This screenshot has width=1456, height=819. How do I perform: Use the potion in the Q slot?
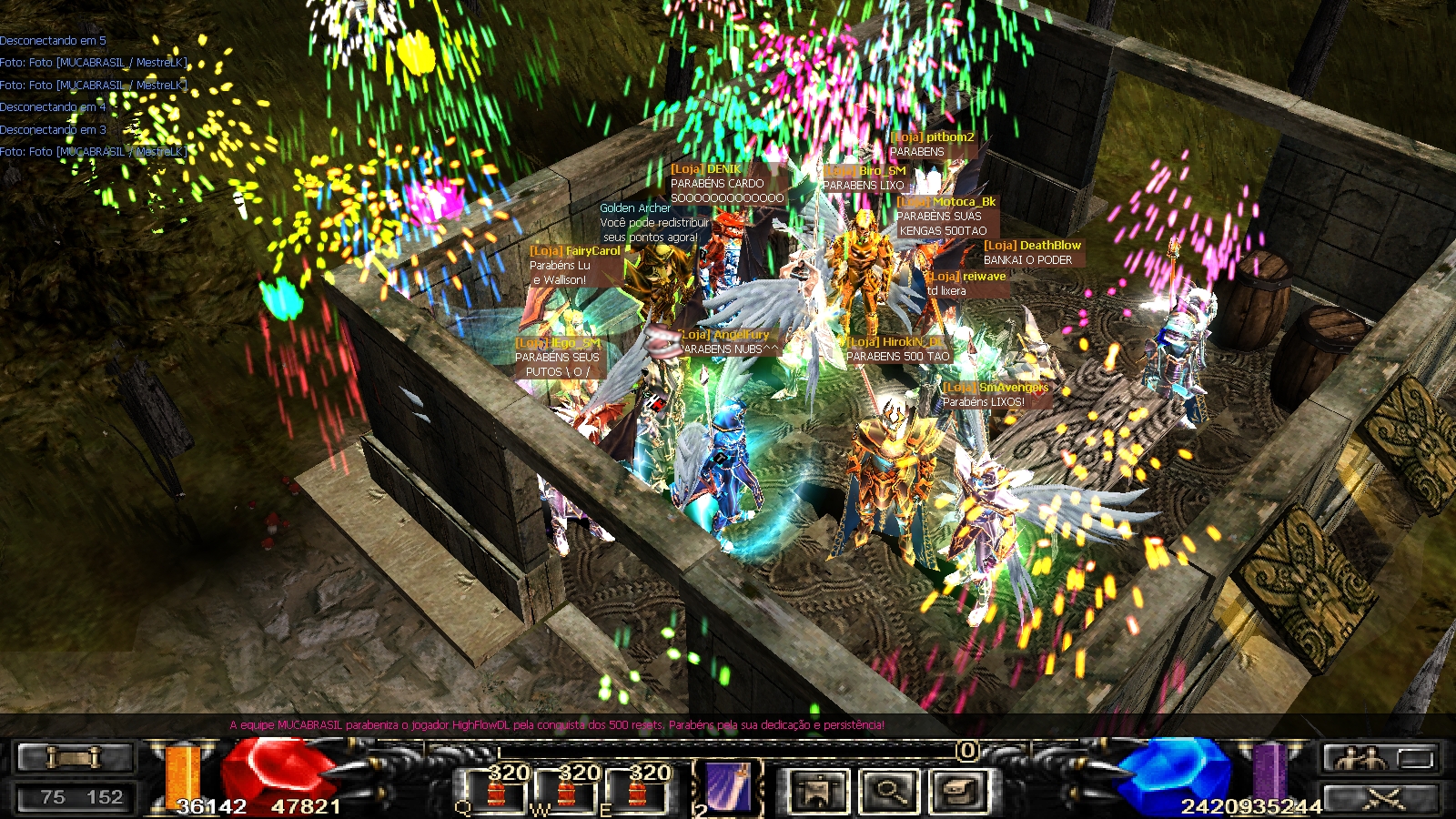[496, 792]
